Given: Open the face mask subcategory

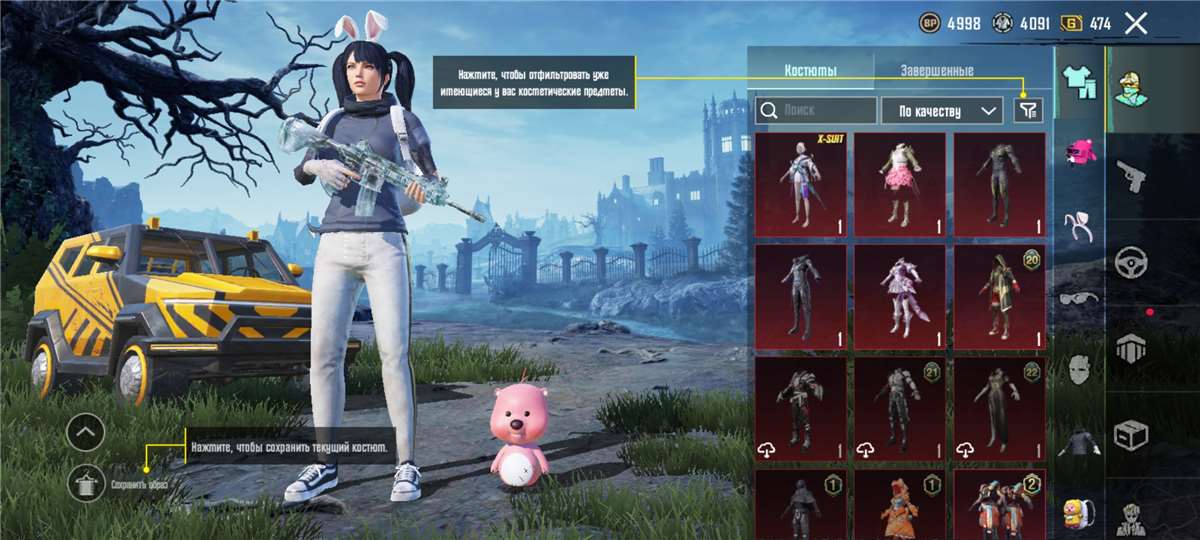Looking at the screenshot, I should [1078, 368].
